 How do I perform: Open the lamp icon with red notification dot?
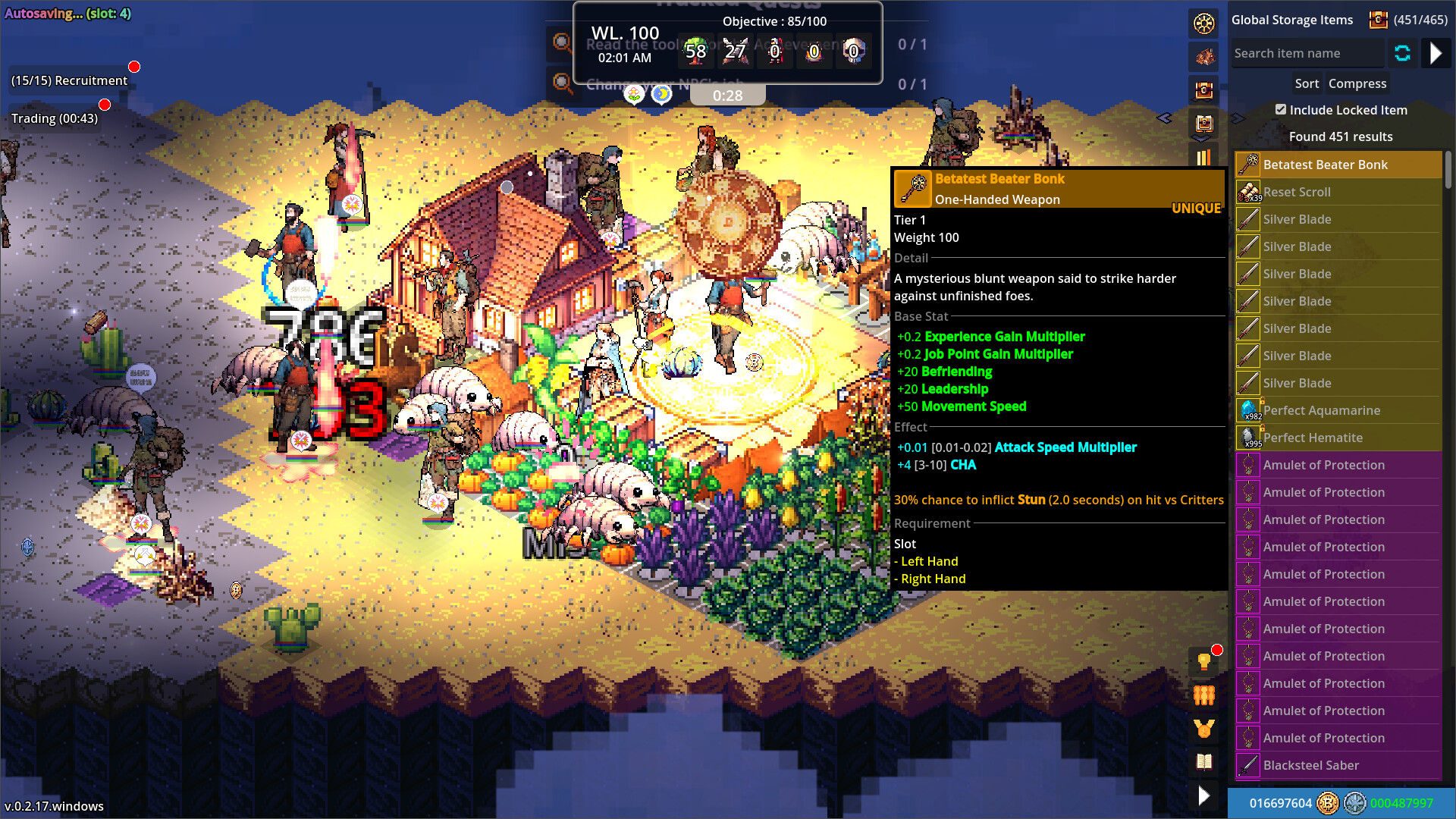click(1203, 662)
